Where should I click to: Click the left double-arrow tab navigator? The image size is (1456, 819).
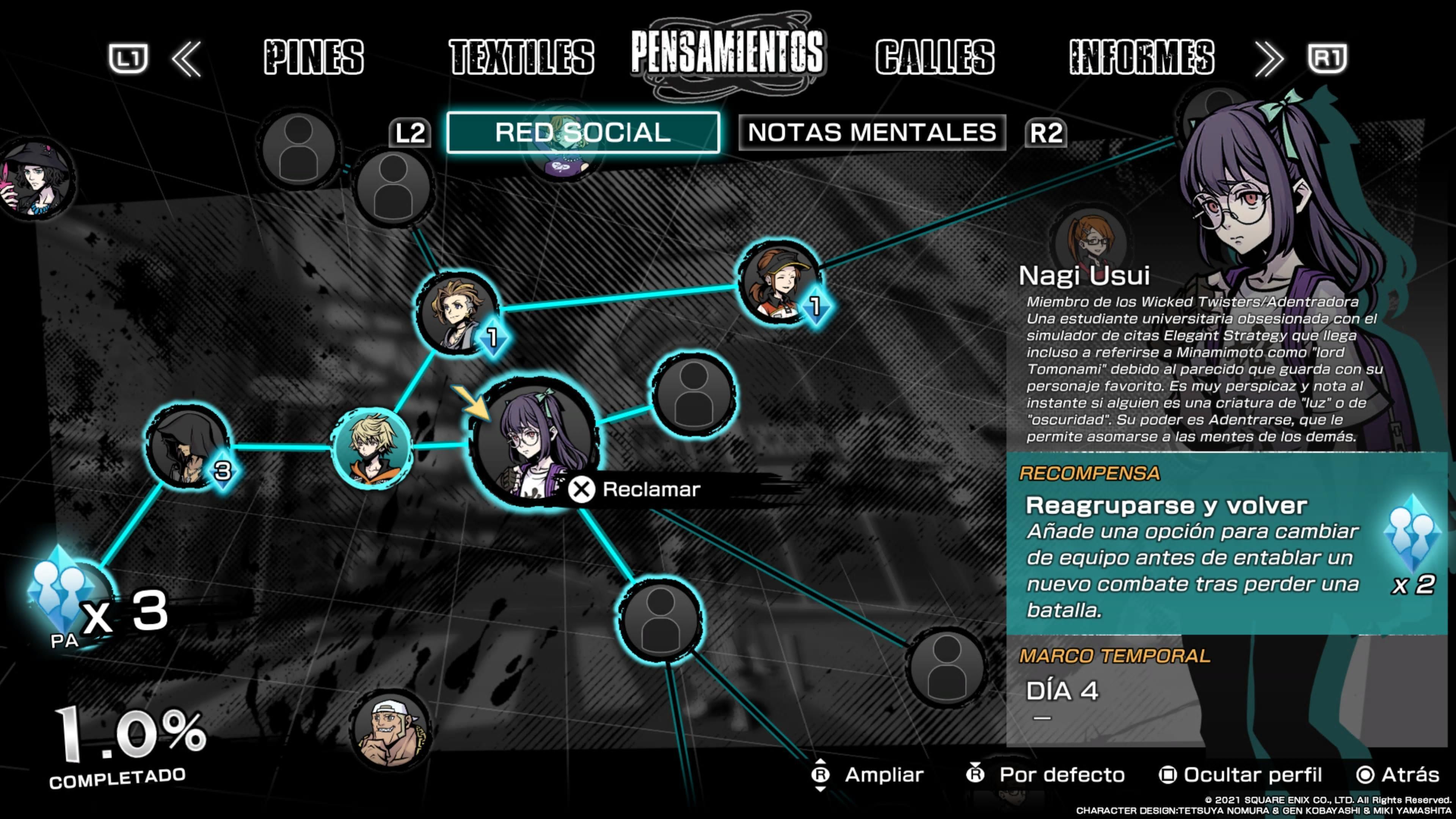click(x=187, y=58)
